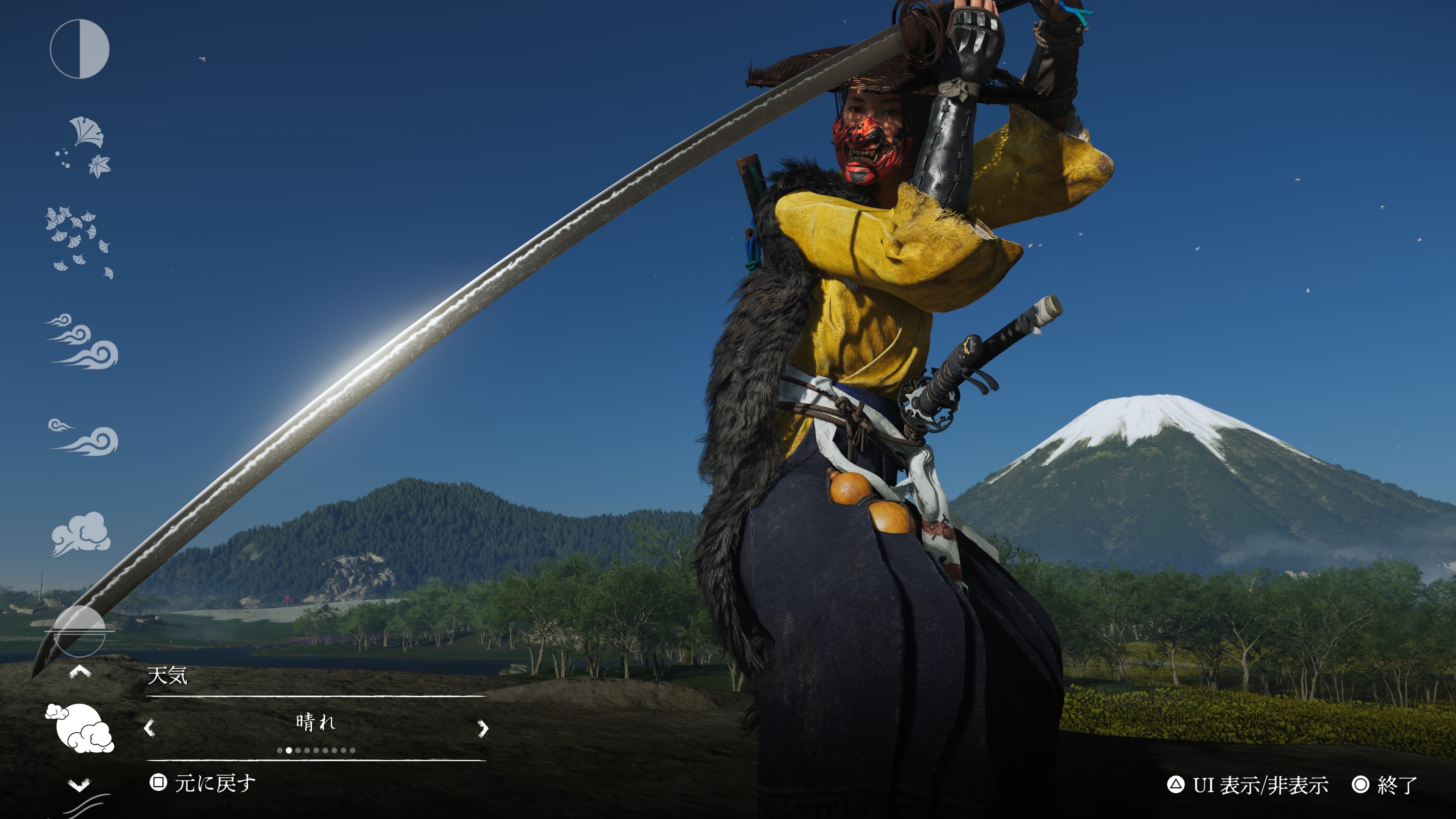Screen dimensions: 1456x819
Task: Move up the photo mode option list
Action: (x=80, y=672)
